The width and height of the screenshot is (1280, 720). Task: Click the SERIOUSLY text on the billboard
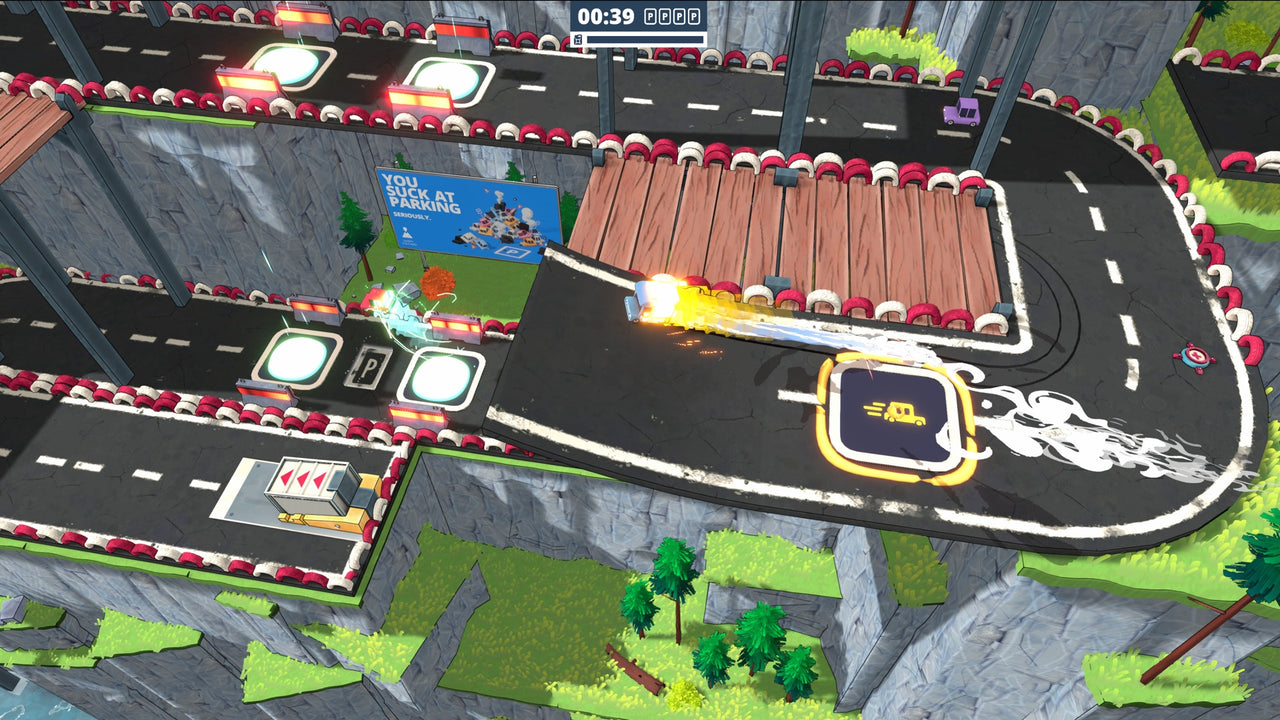[x=411, y=216]
